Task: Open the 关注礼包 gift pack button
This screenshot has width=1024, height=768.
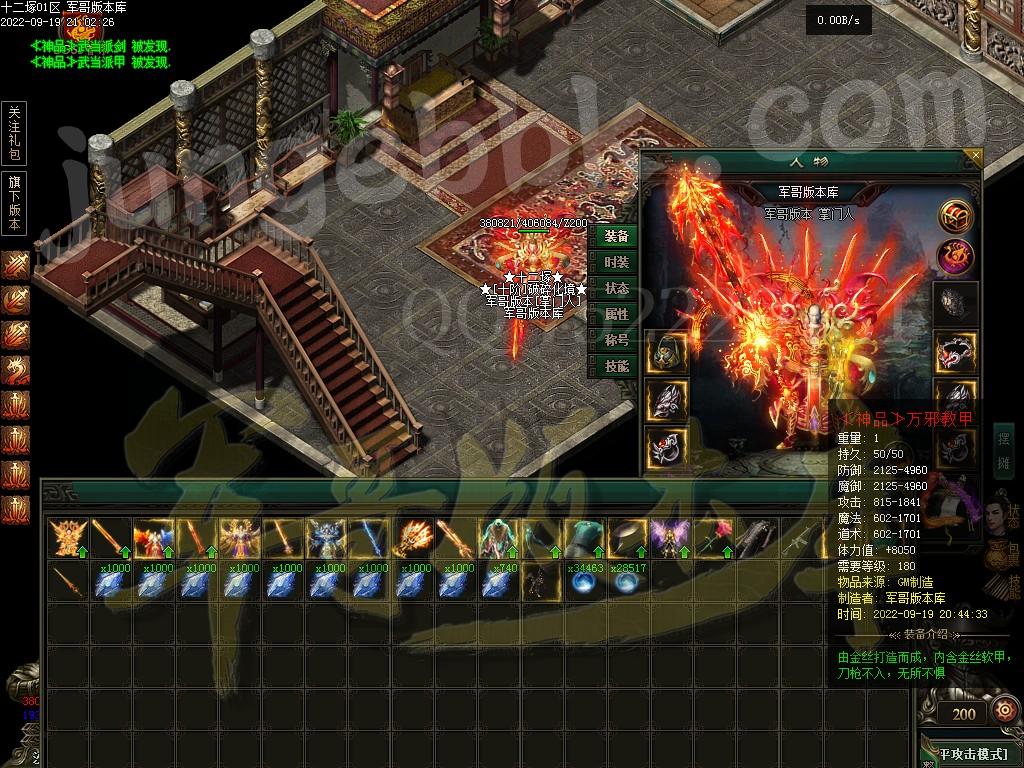Action: pos(14,132)
